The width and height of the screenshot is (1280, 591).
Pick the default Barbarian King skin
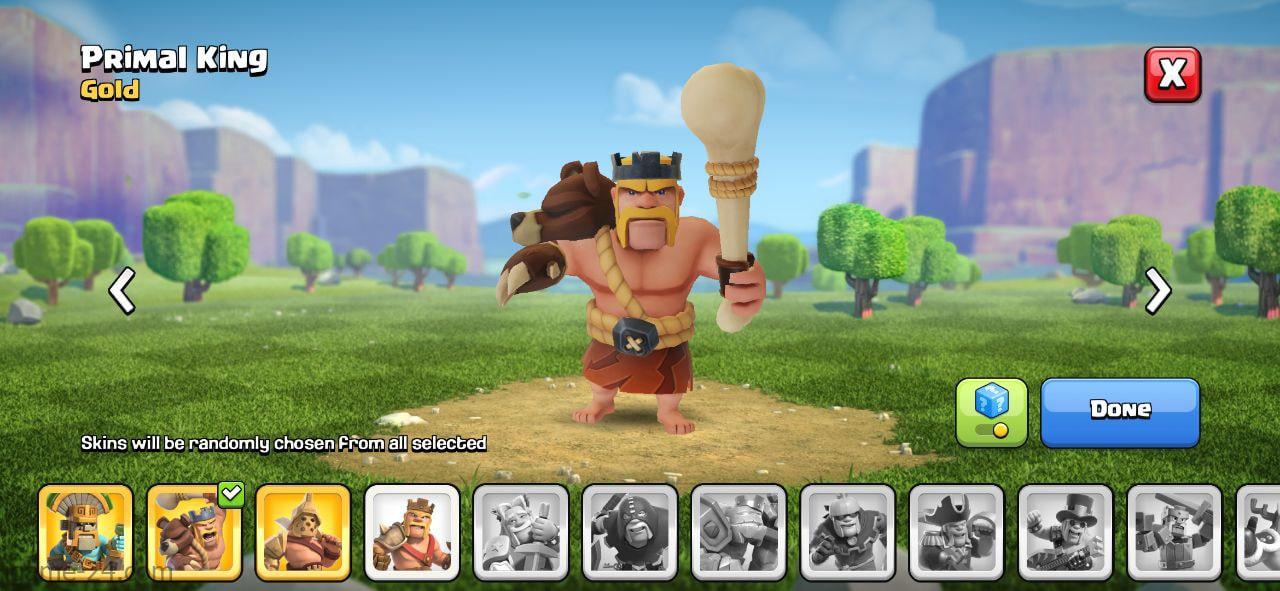[x=412, y=532]
